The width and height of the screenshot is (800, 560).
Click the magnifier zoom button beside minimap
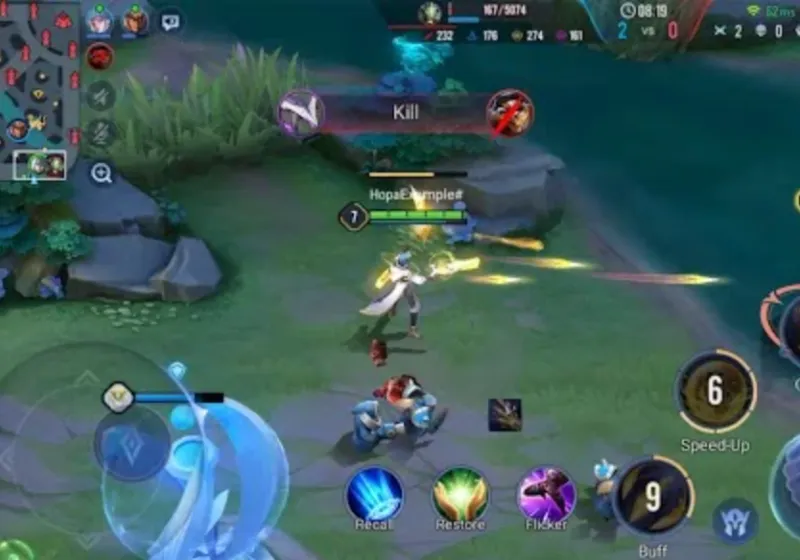click(101, 174)
